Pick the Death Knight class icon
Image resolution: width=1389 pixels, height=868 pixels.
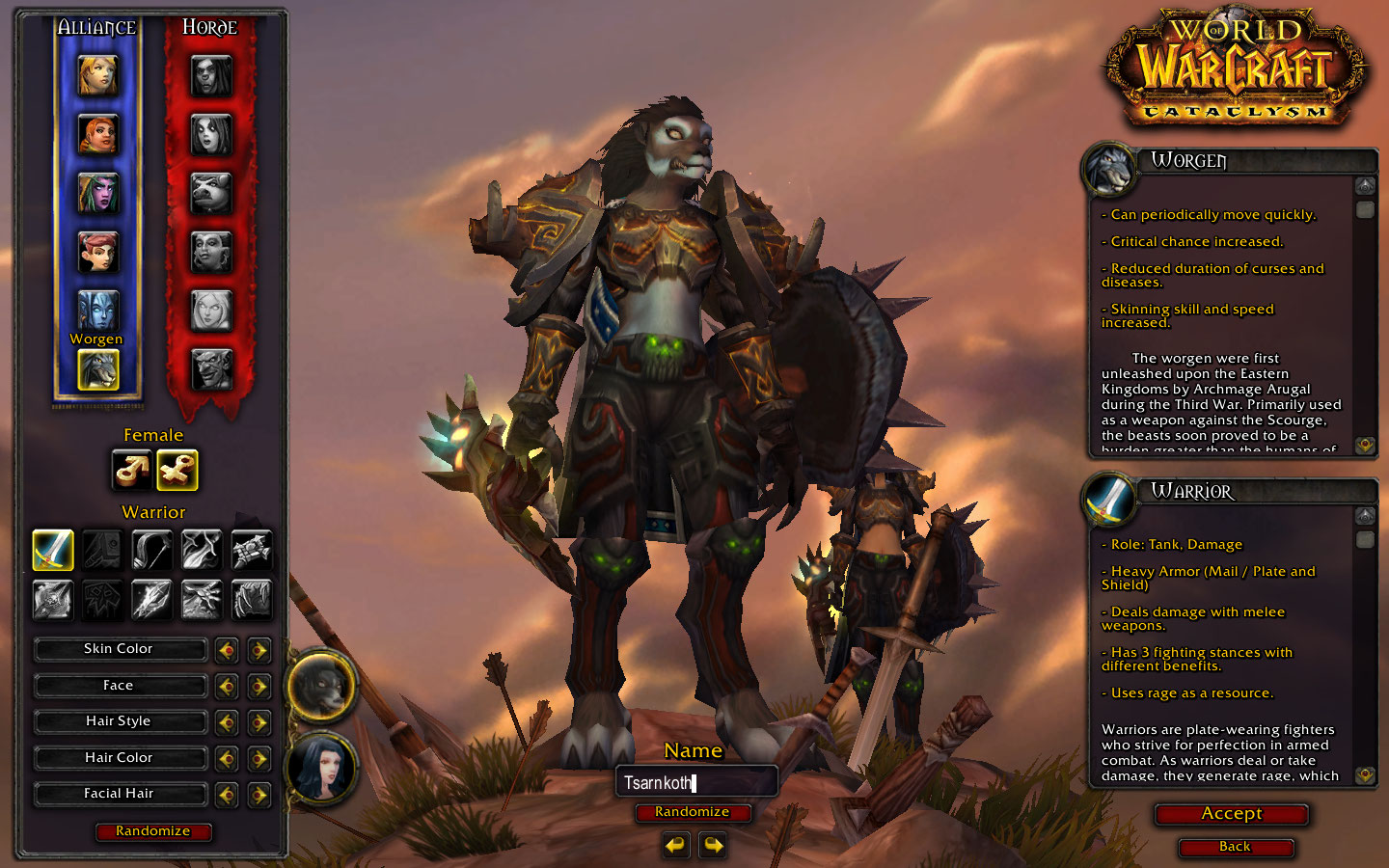coord(53,599)
